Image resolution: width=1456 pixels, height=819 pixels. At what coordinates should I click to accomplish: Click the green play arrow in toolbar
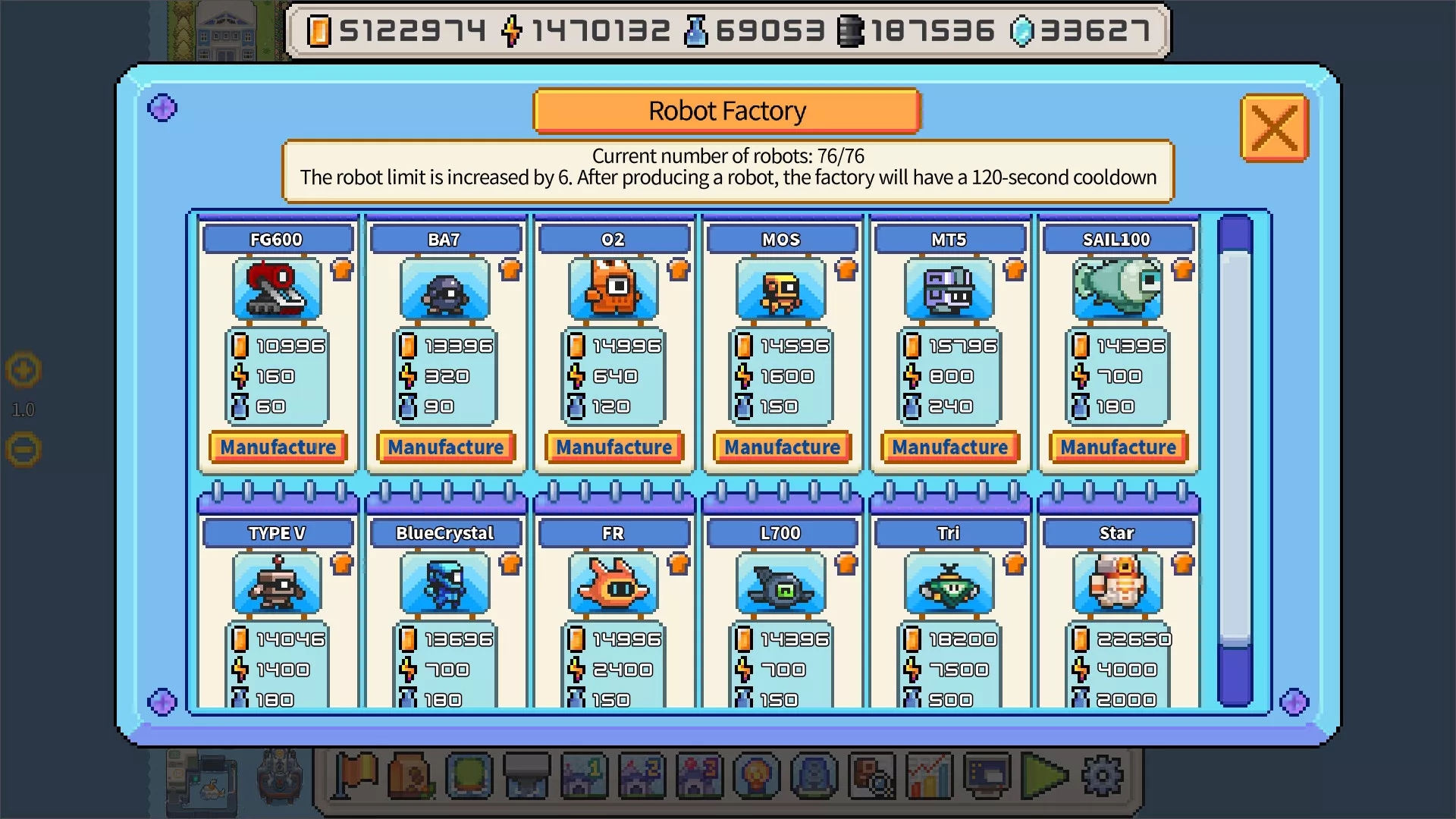[x=1044, y=776]
